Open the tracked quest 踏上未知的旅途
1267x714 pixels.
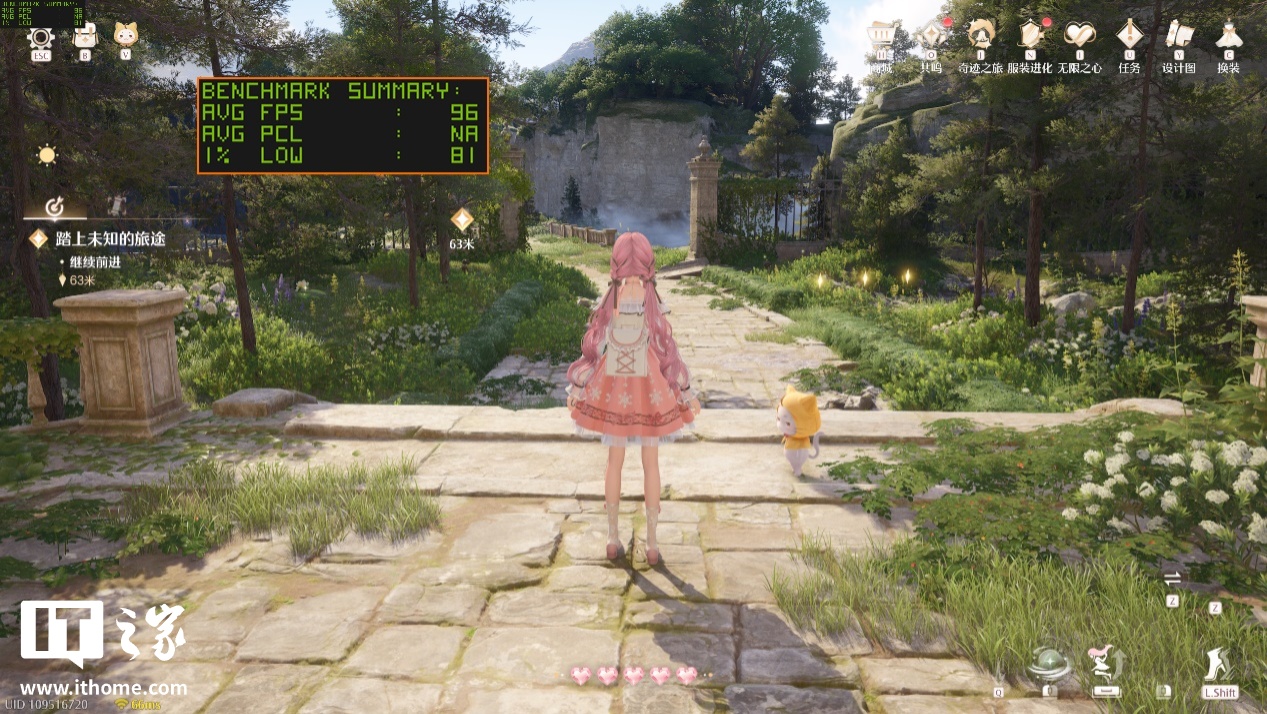point(110,239)
